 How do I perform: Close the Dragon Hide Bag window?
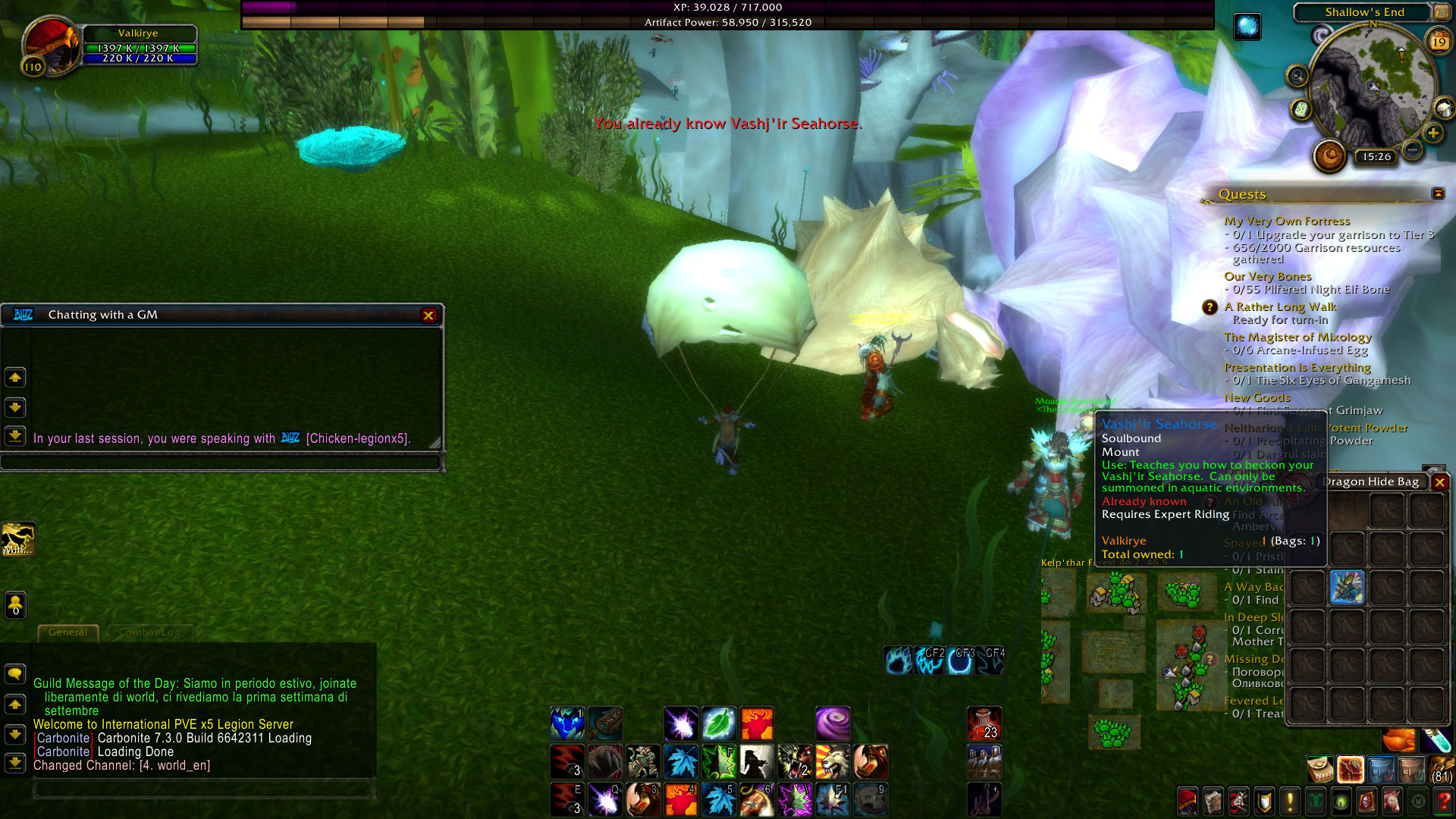pyautogui.click(x=1439, y=482)
